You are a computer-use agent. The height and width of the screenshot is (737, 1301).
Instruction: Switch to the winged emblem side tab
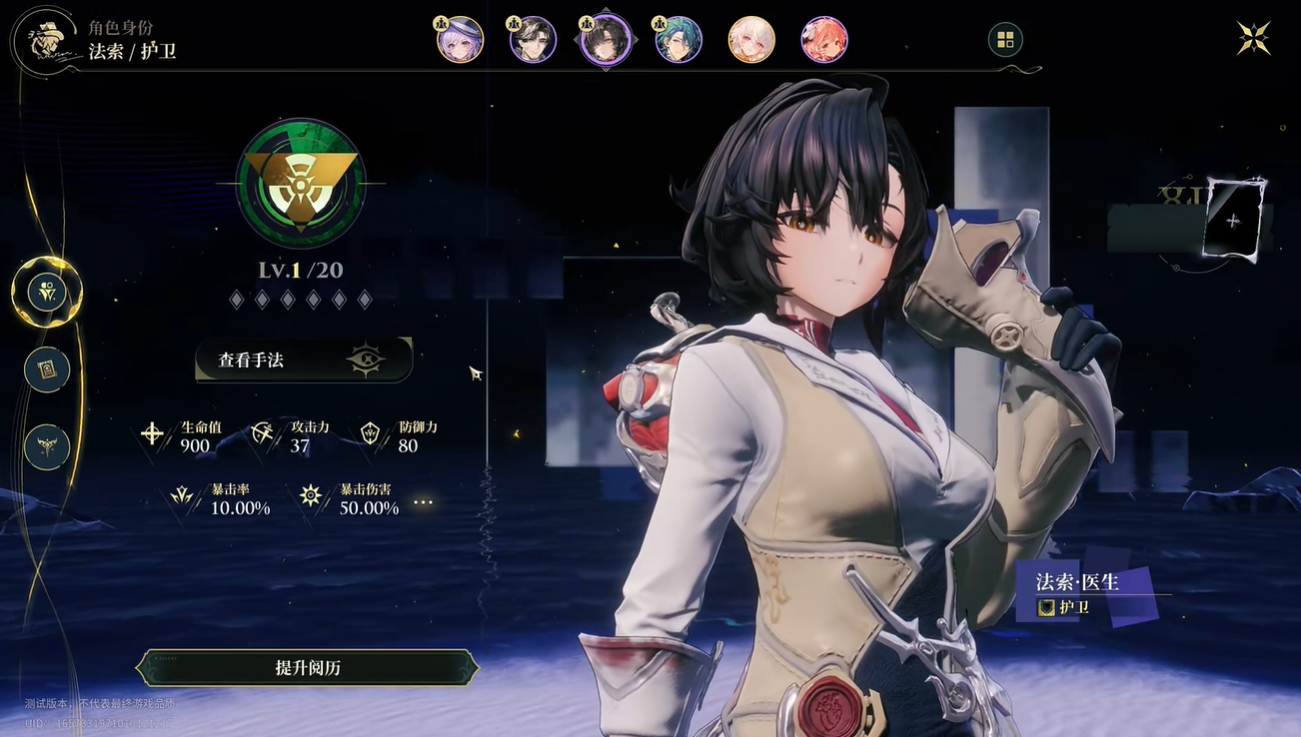47,447
